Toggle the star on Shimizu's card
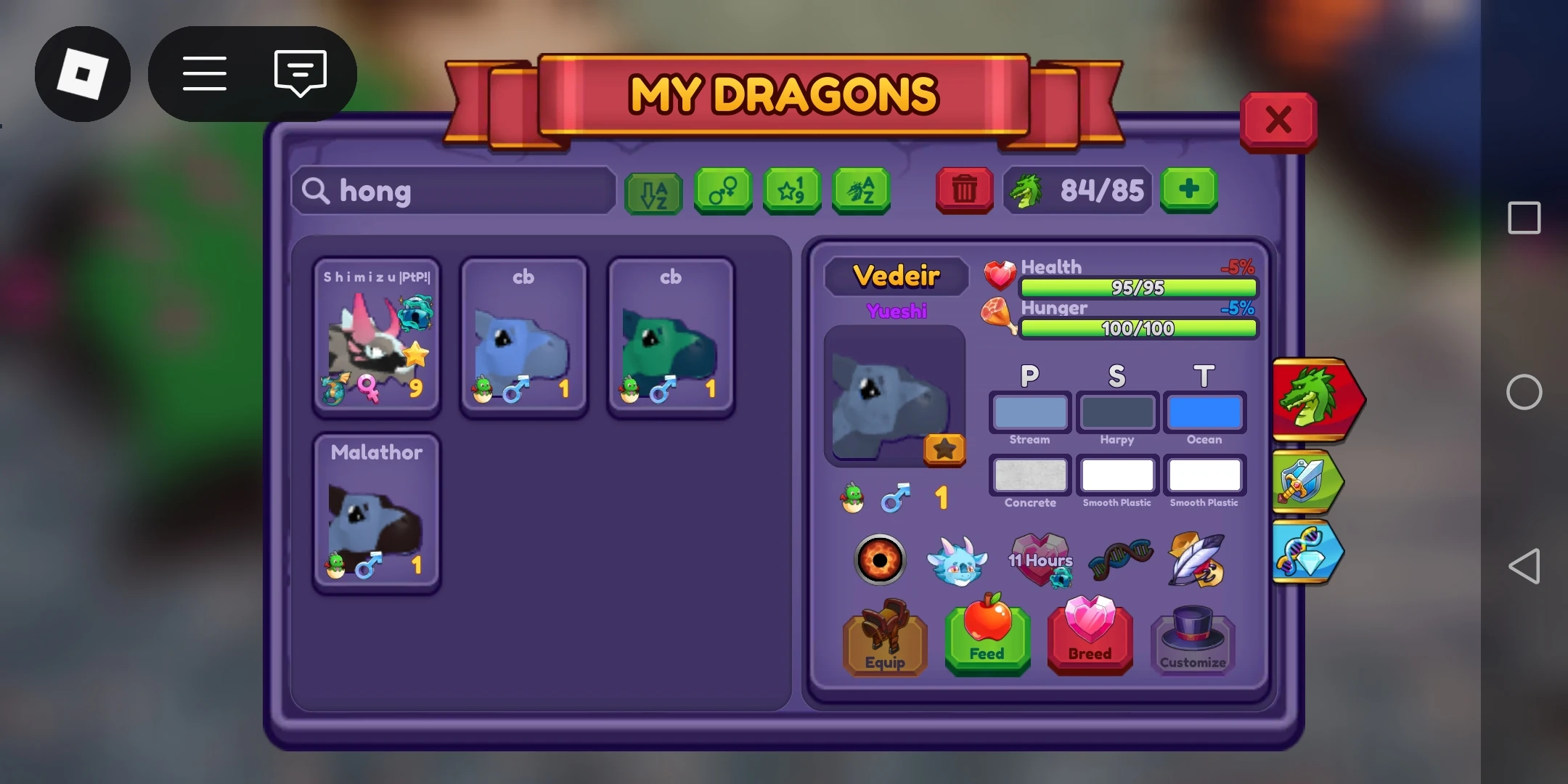 pyautogui.click(x=415, y=353)
